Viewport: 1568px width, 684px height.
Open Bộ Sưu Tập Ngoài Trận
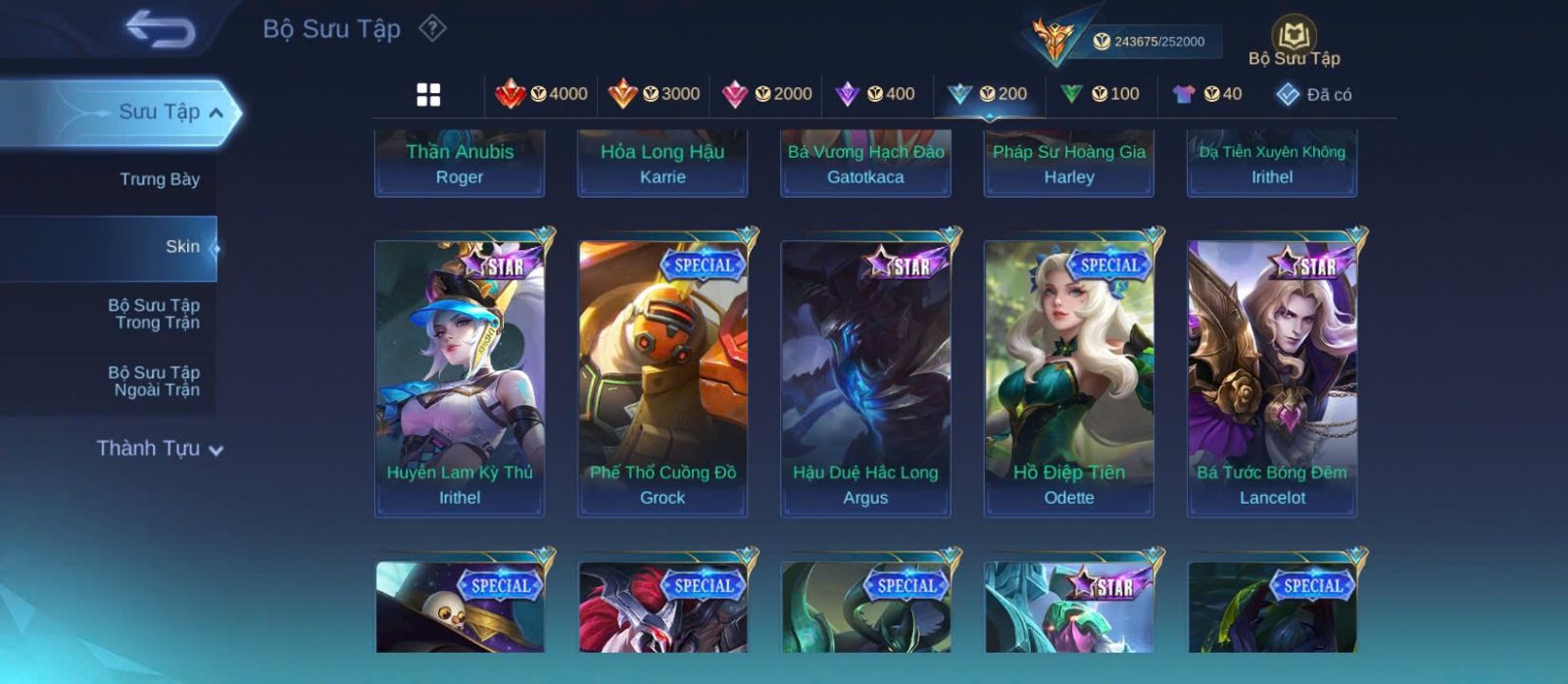pyautogui.click(x=154, y=381)
